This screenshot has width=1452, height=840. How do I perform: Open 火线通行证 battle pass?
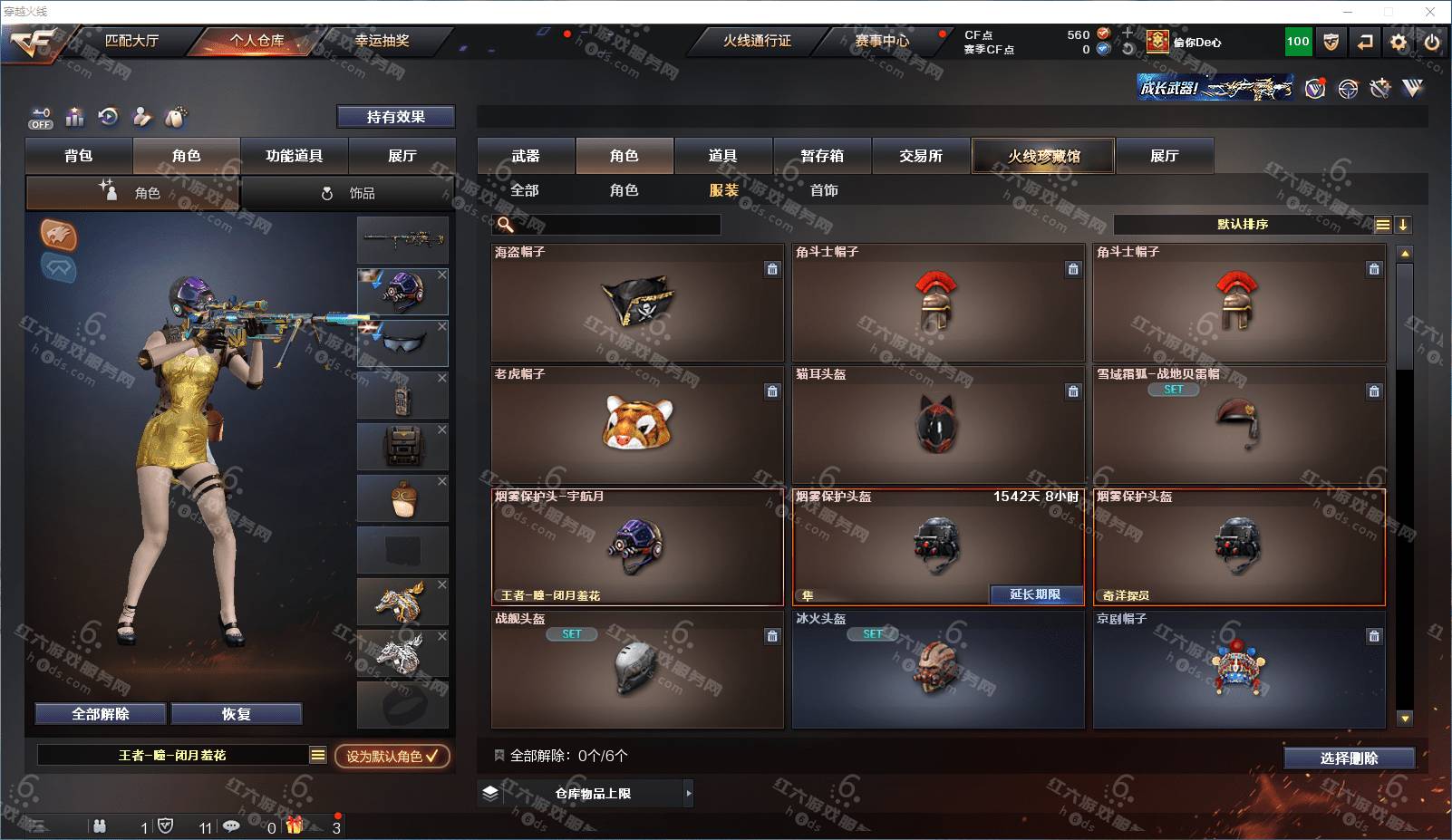[x=757, y=41]
